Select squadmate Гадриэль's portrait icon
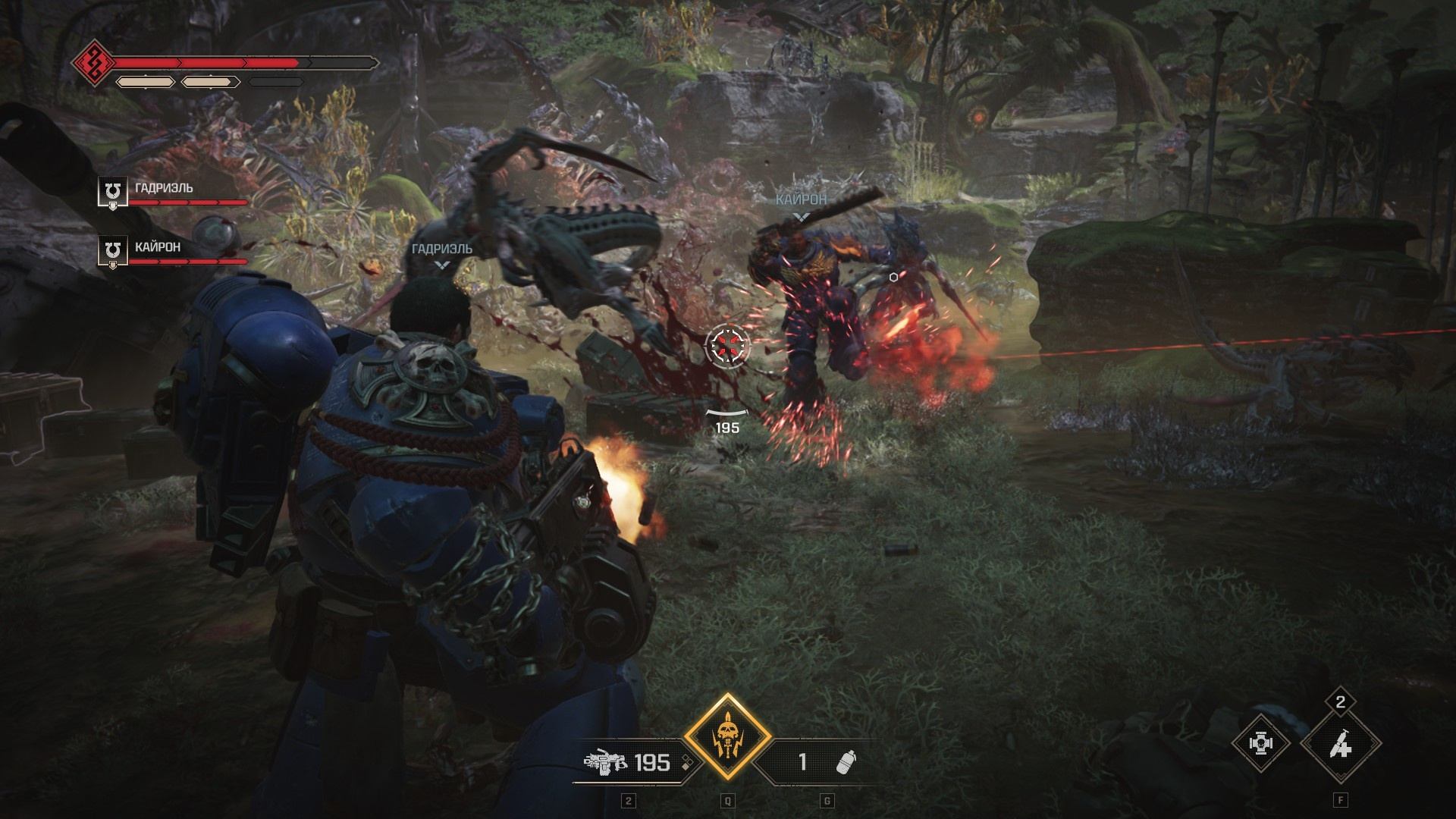 point(113,192)
